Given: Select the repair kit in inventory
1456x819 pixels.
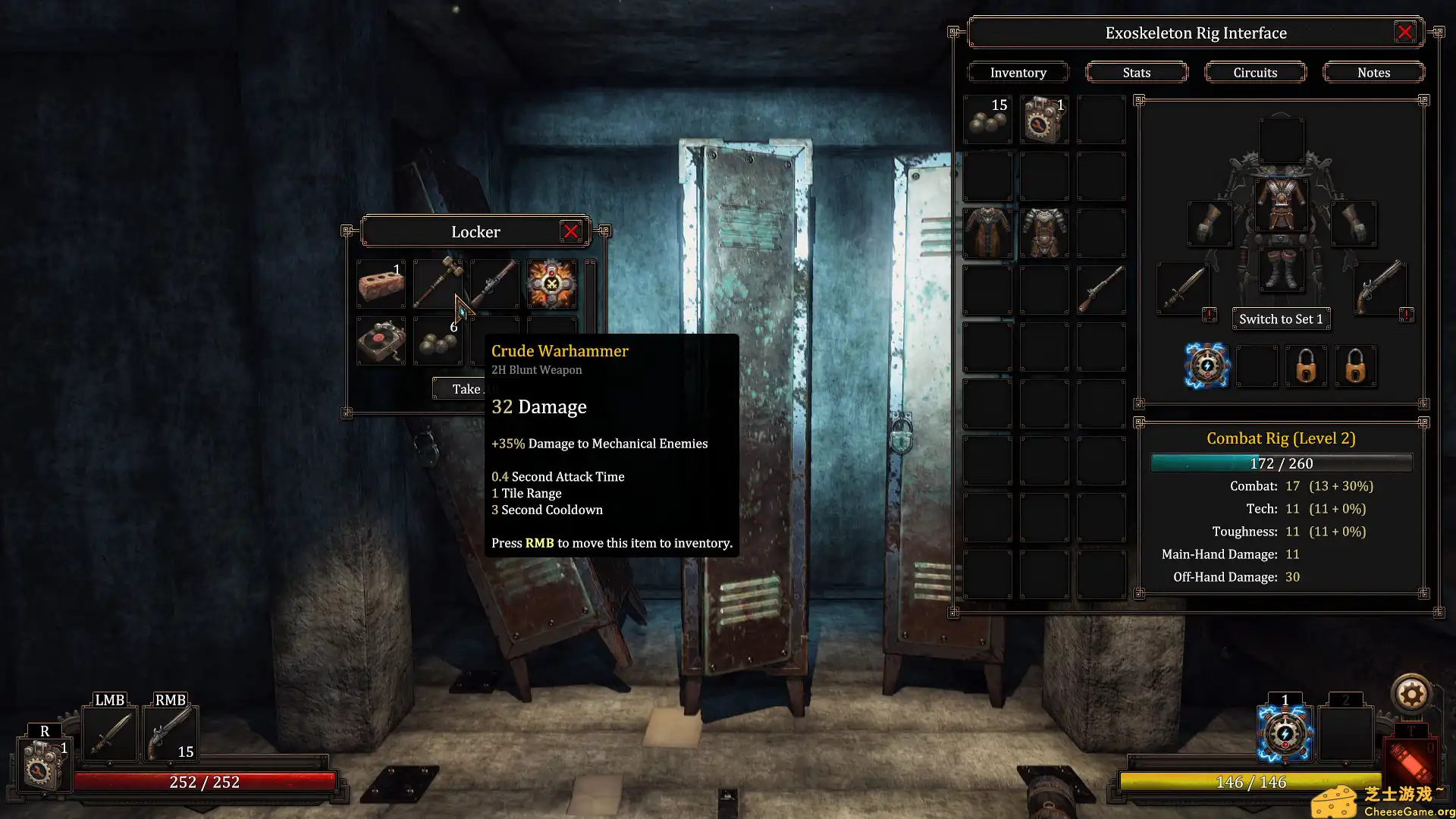Looking at the screenshot, I should tap(1044, 120).
